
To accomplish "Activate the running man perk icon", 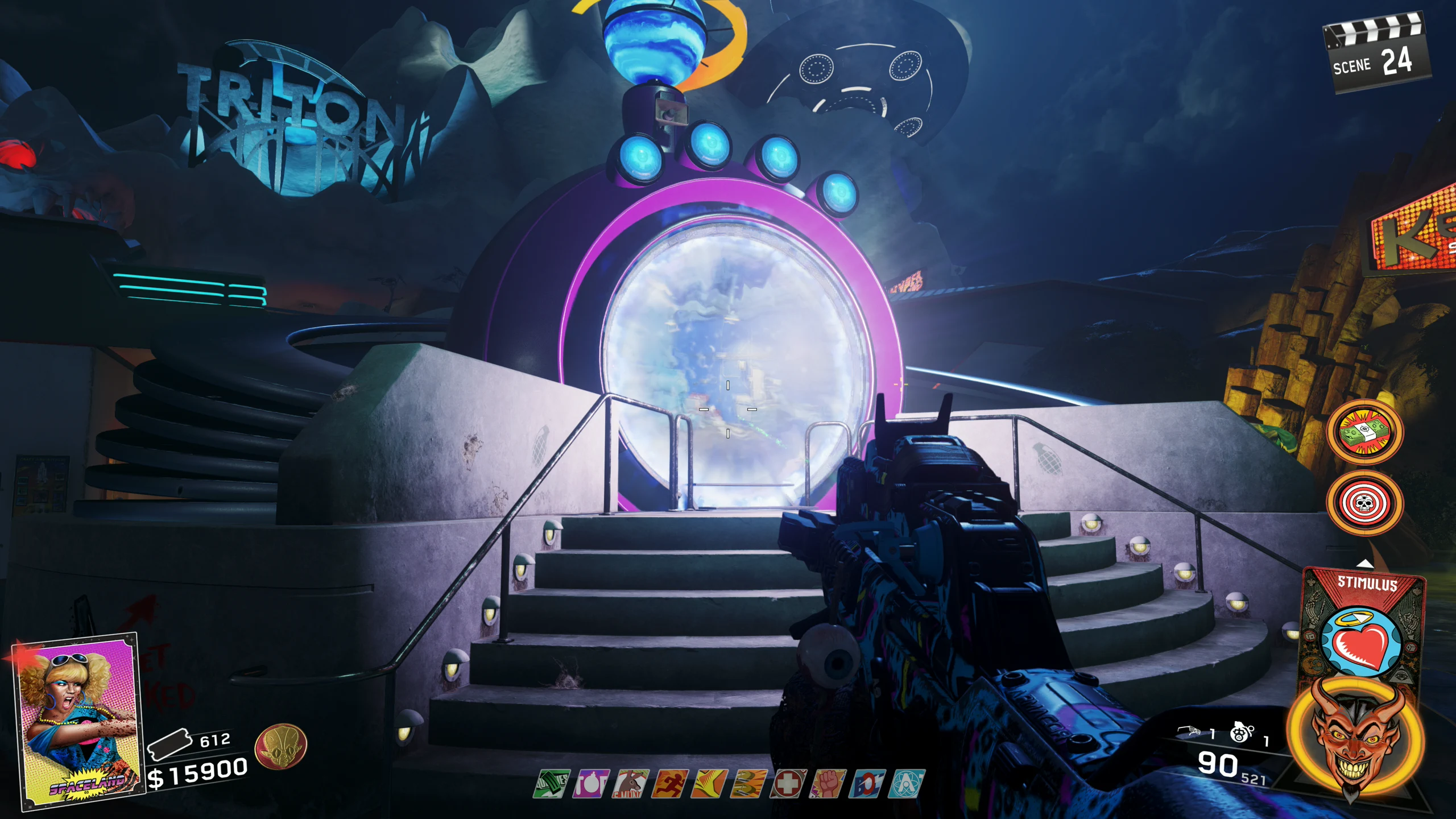I will pos(670,784).
